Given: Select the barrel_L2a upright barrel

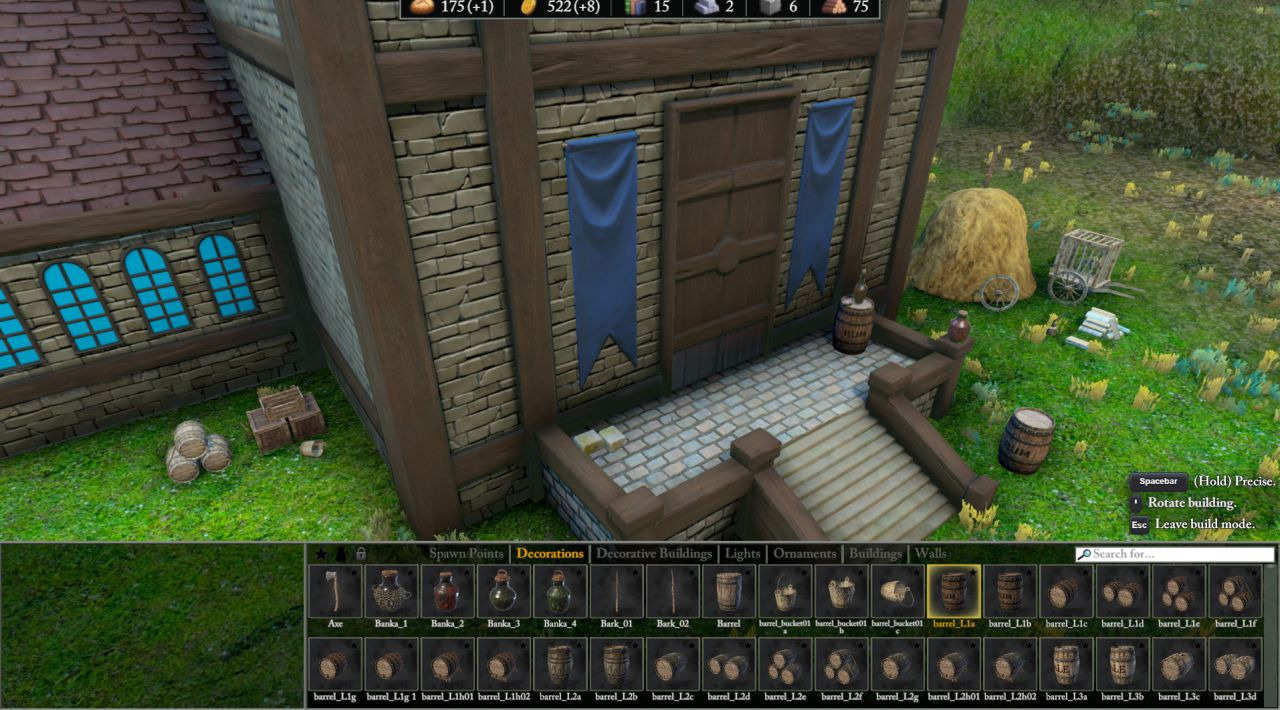Looking at the screenshot, I should click(x=560, y=665).
